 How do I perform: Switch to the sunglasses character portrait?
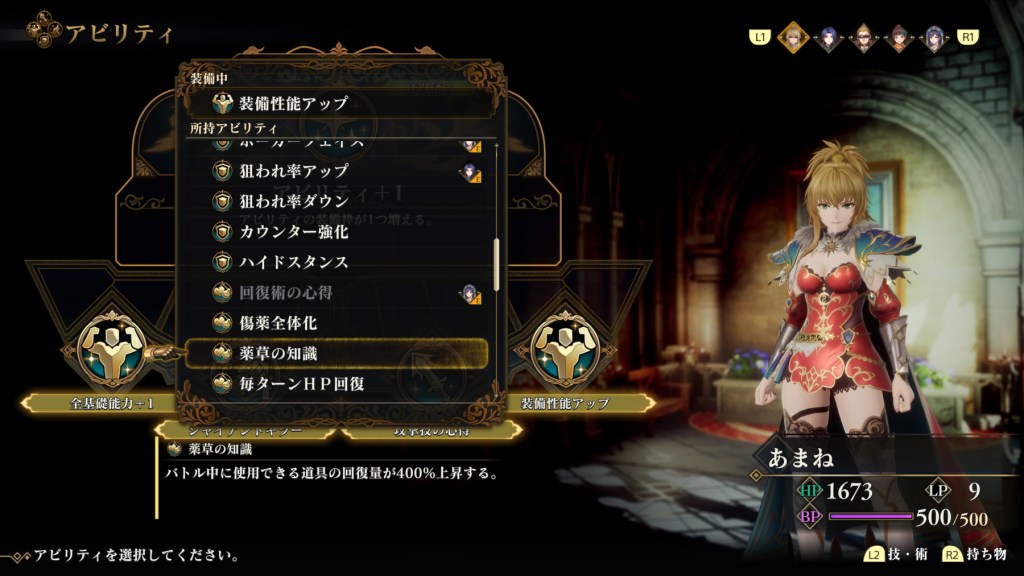tap(863, 38)
